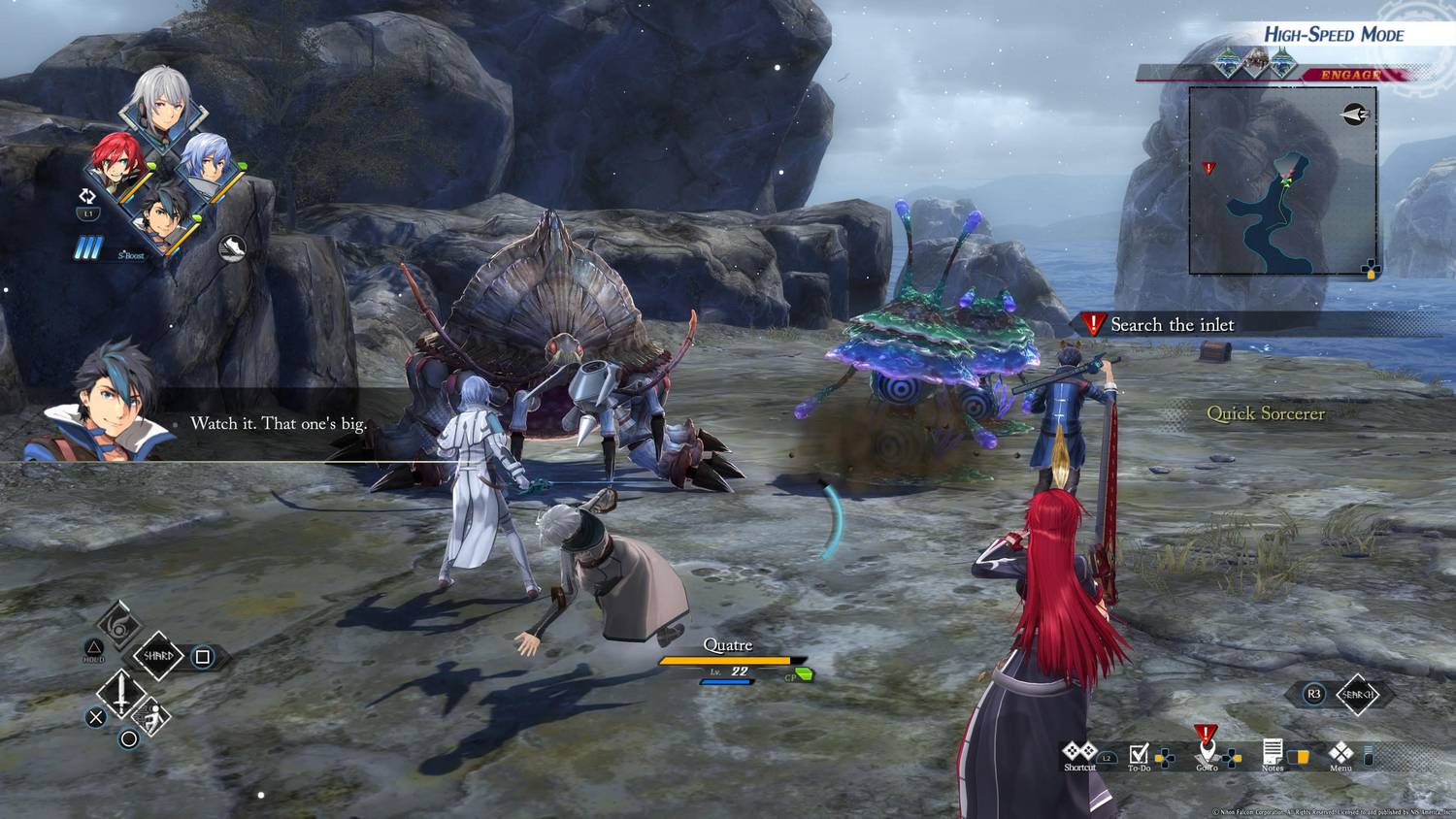
Task: Open the minimap
Action: pyautogui.click(x=1282, y=180)
